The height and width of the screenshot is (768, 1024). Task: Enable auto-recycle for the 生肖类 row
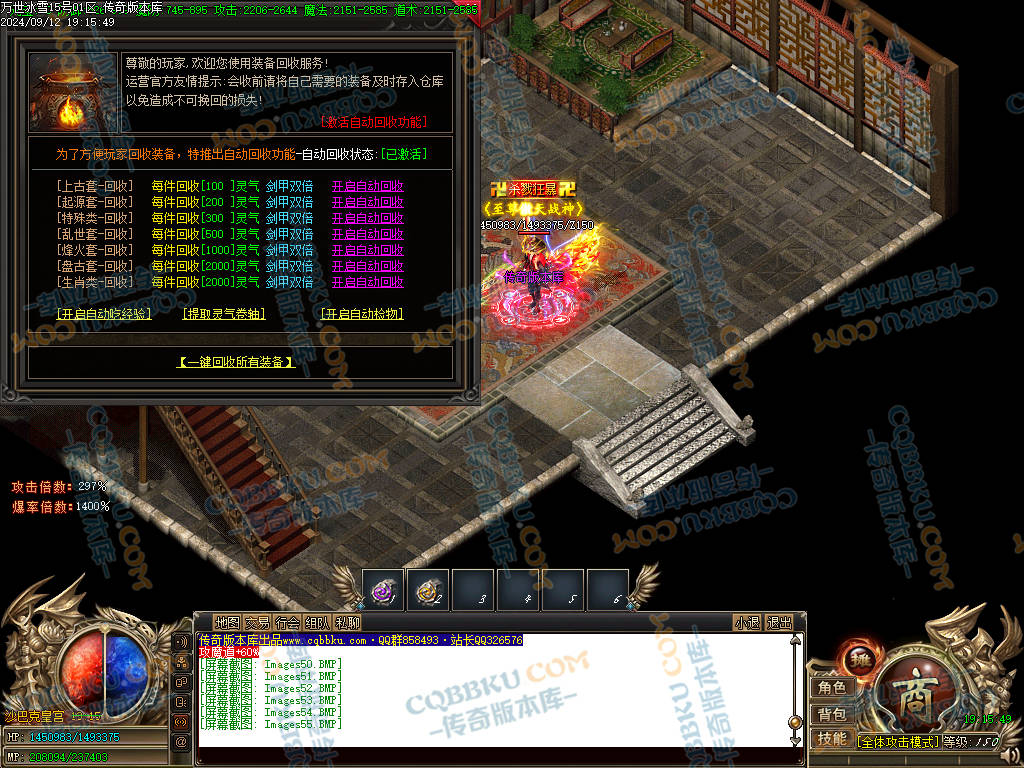[367, 282]
